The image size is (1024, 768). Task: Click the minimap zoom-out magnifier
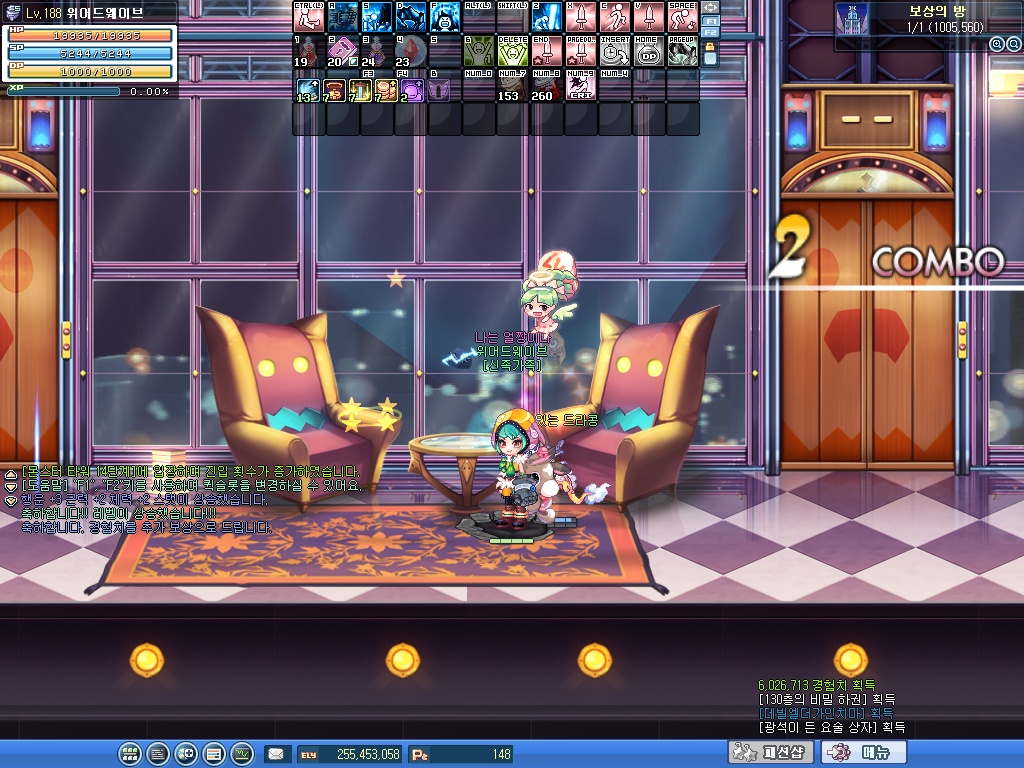coord(1012,44)
